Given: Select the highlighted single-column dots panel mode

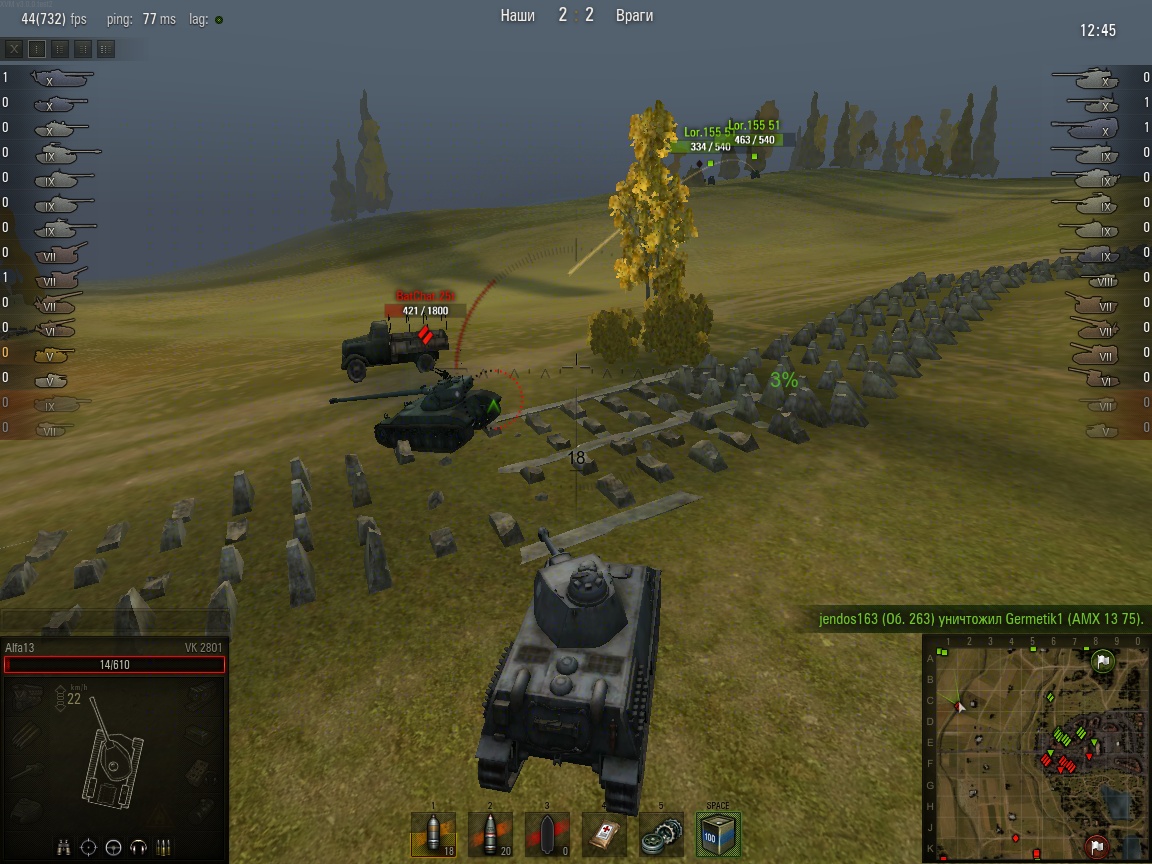Looking at the screenshot, I should point(37,48).
